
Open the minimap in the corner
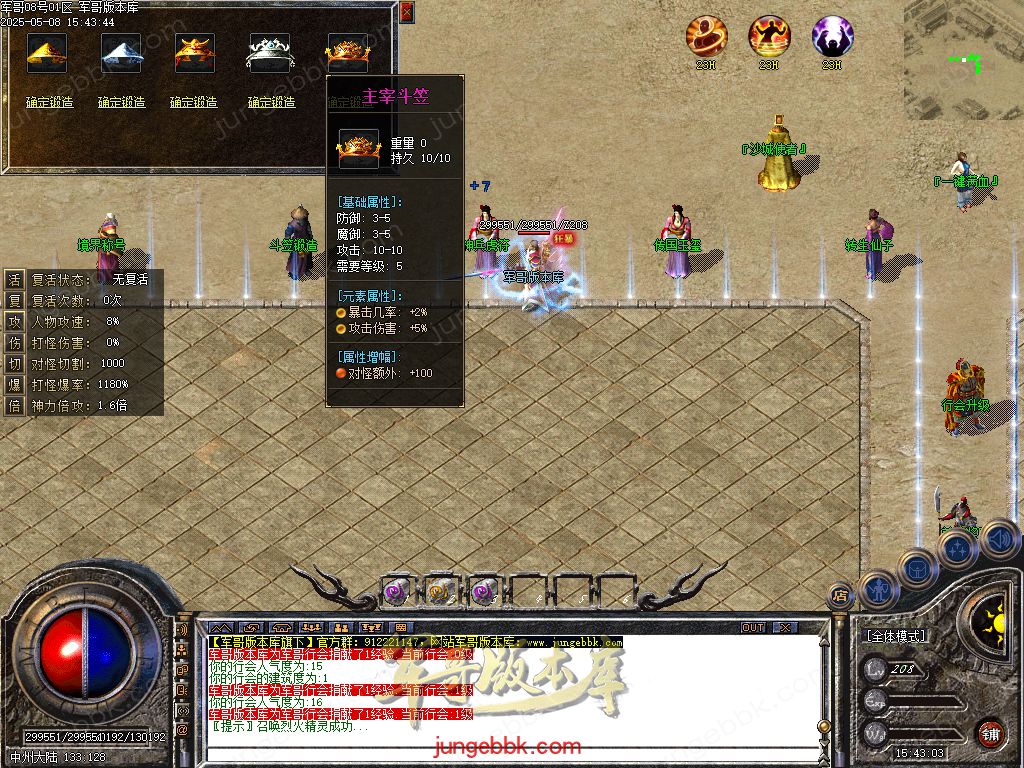964,59
